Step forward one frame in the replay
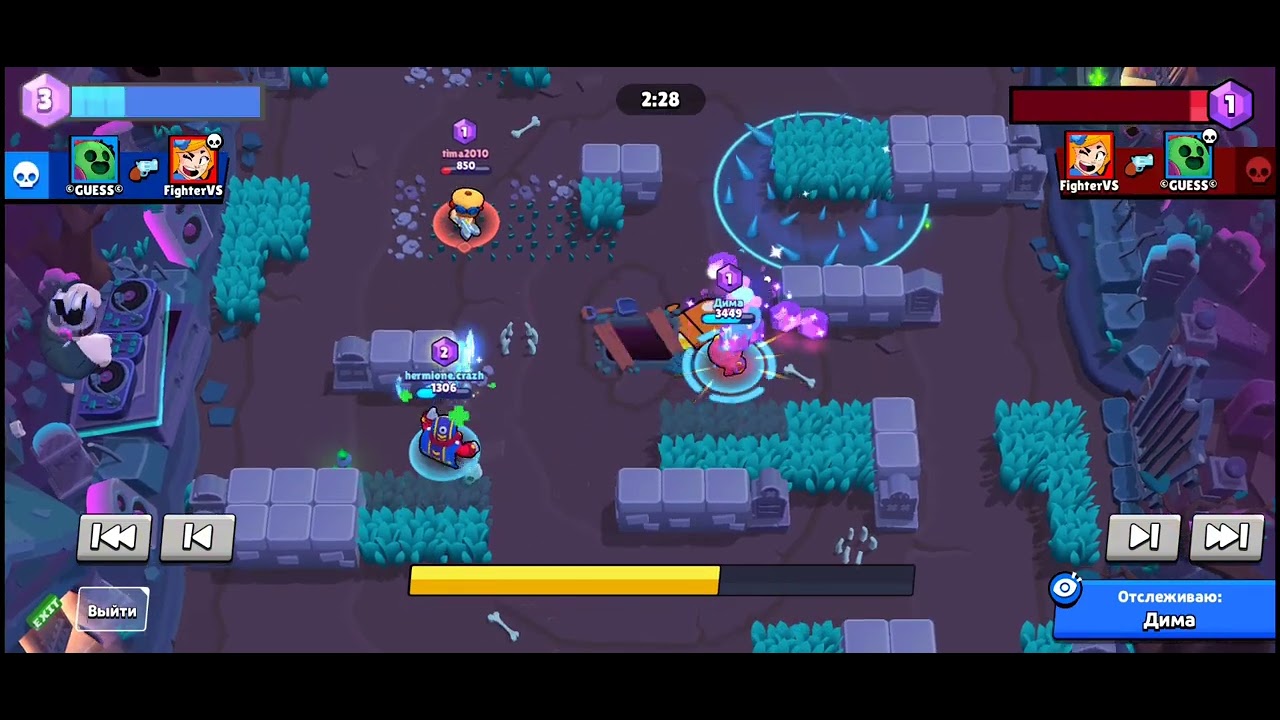 coord(1144,537)
